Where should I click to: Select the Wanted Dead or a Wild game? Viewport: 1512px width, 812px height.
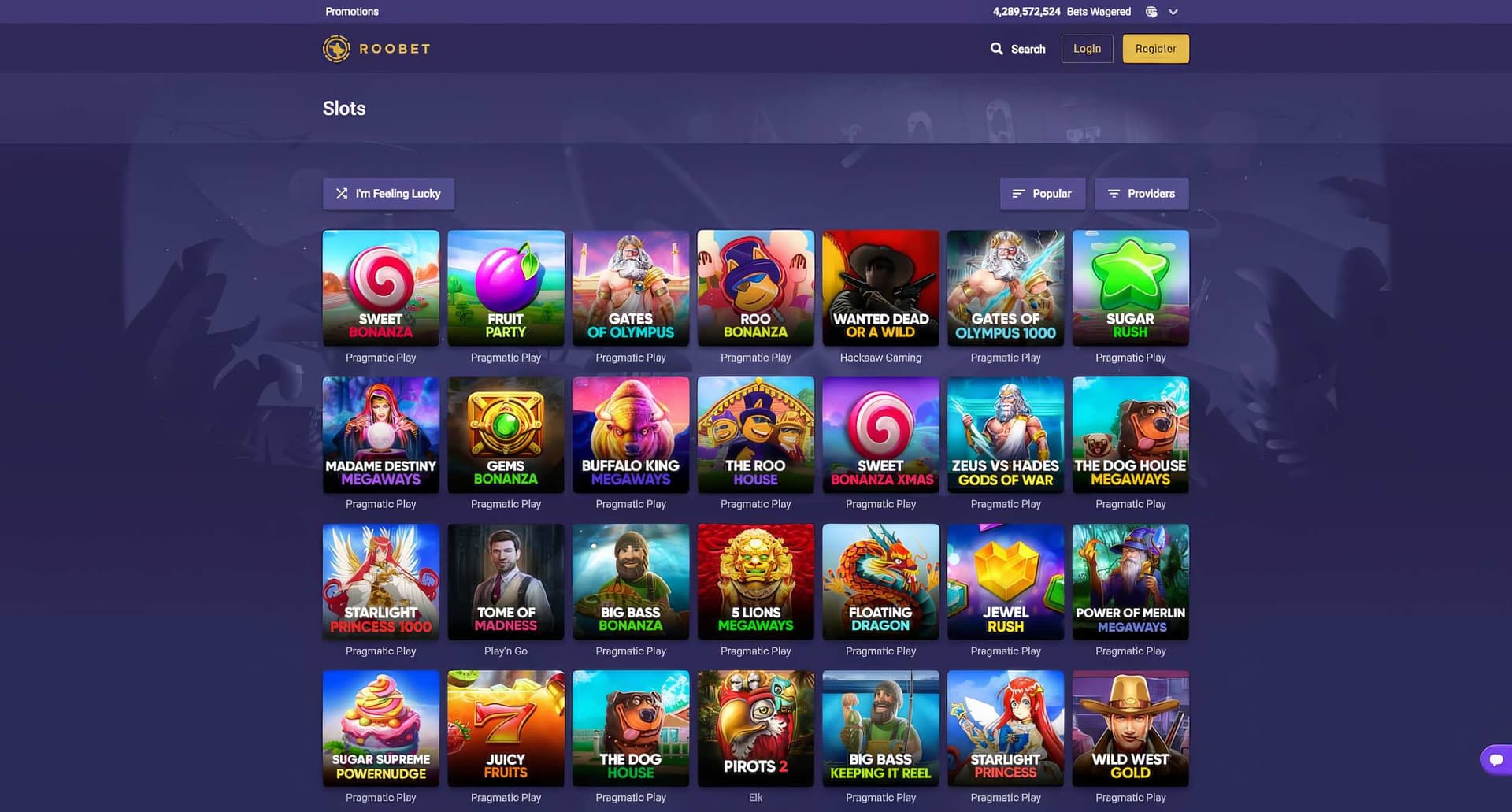click(x=880, y=287)
